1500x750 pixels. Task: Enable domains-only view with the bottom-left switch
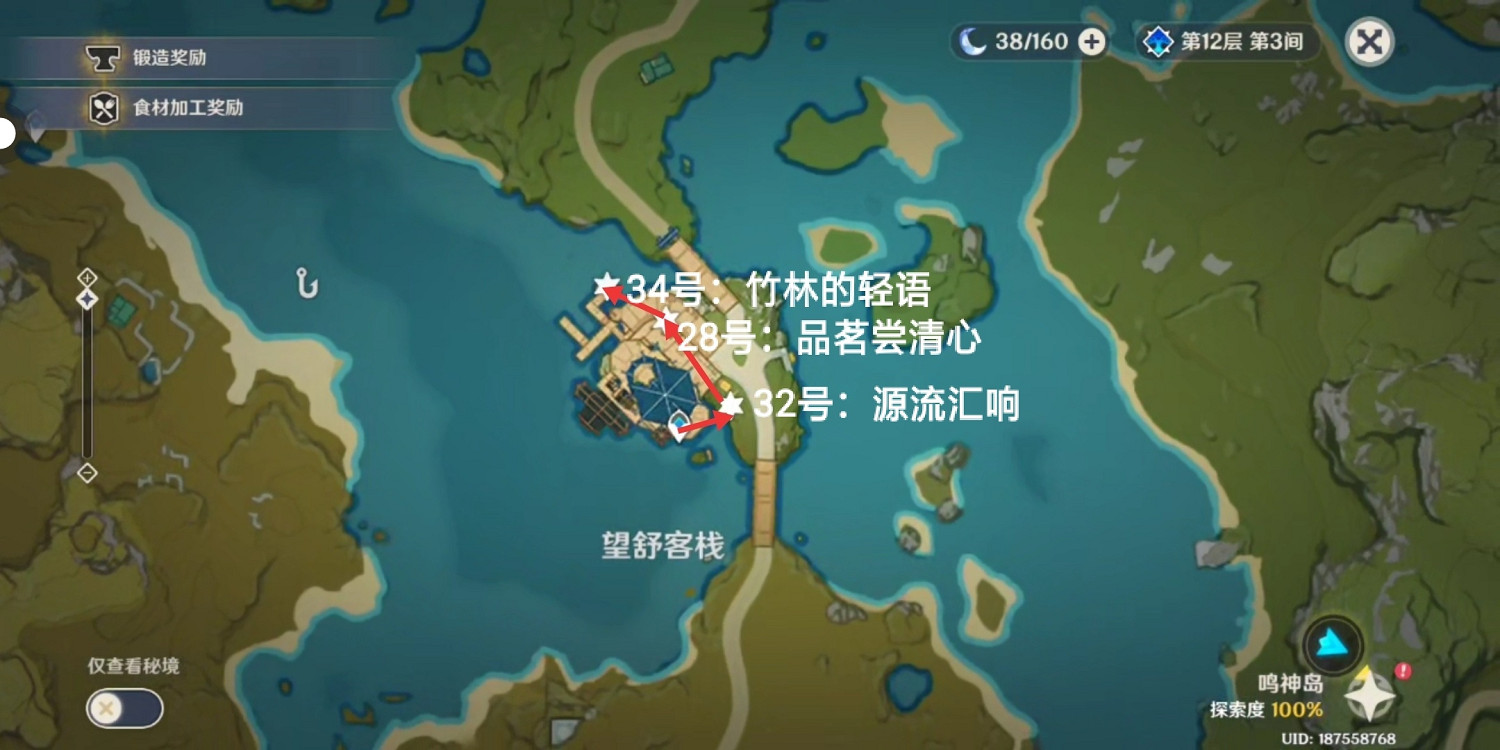coord(124,708)
